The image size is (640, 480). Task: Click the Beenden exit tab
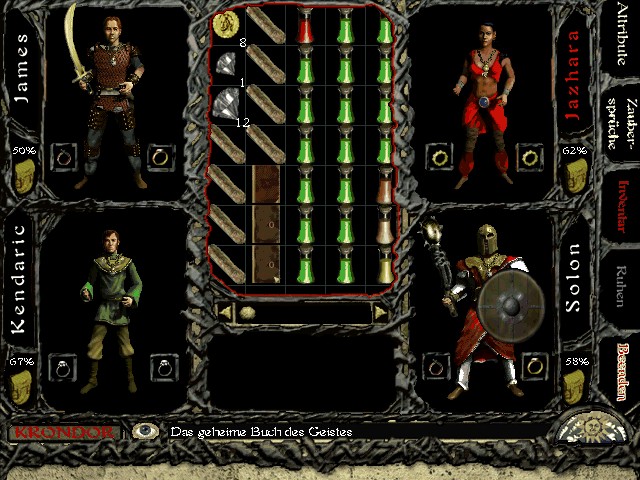pos(622,367)
